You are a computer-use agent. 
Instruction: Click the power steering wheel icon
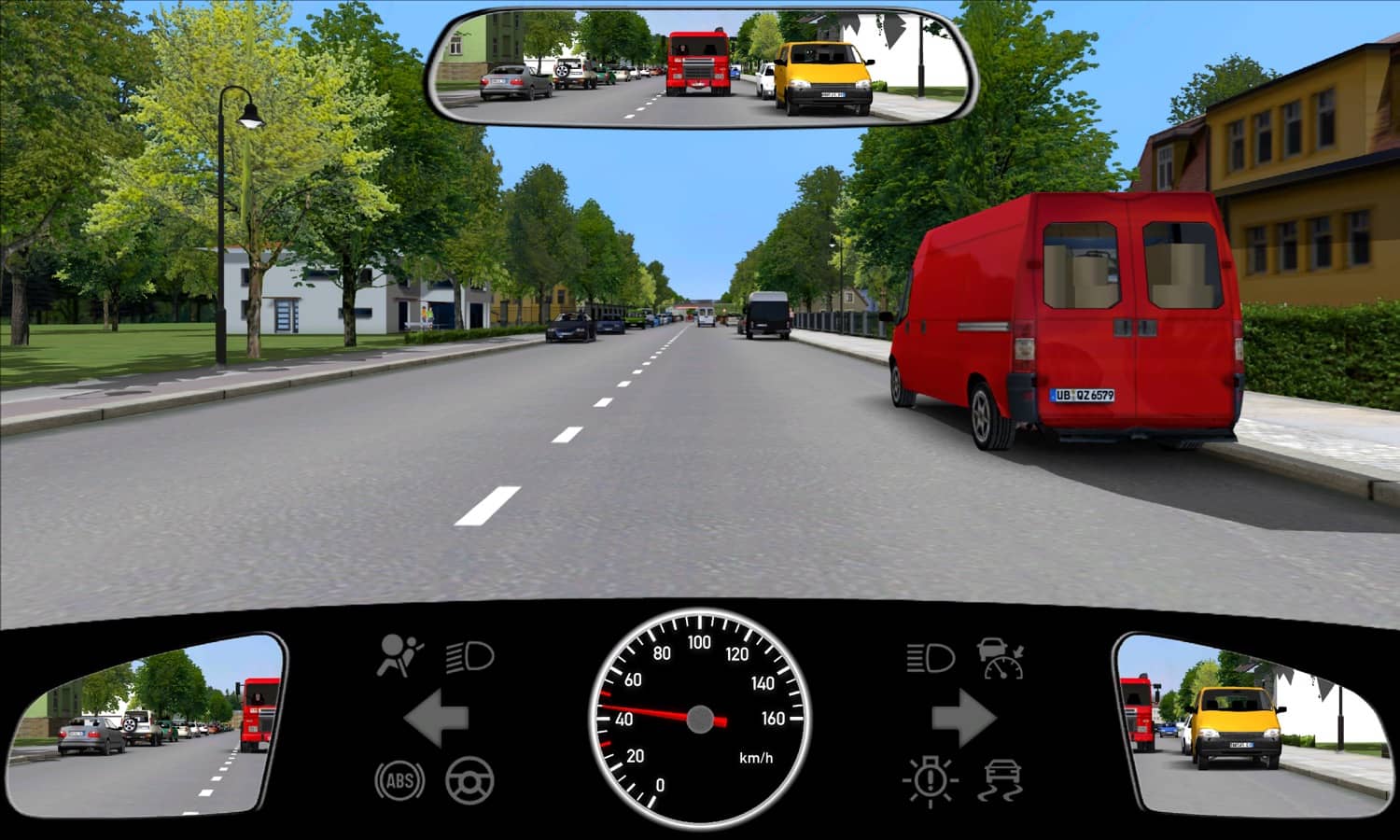point(471,782)
